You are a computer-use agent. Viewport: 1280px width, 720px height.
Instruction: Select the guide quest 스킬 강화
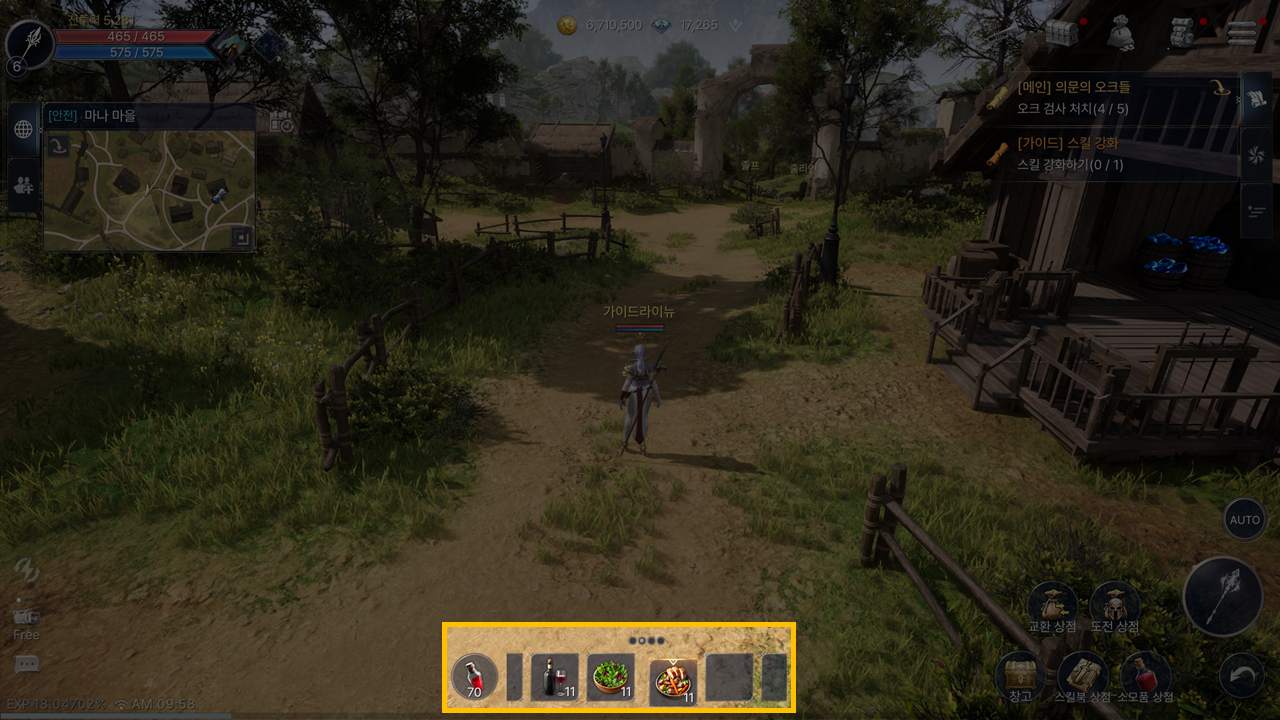click(1110, 153)
